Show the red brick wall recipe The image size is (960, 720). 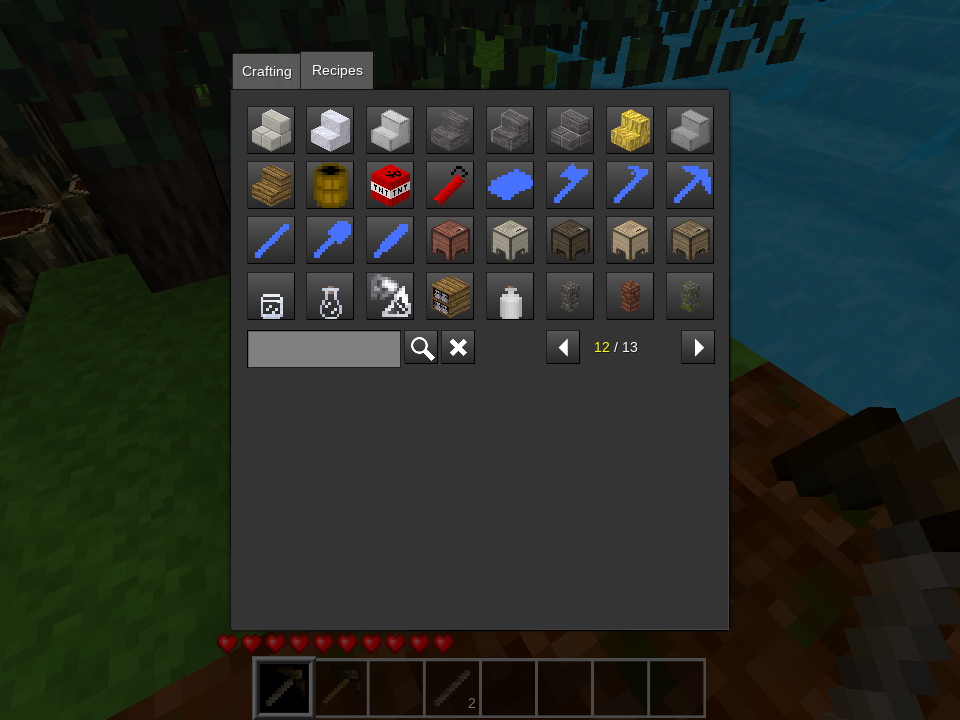pyautogui.click(x=630, y=296)
